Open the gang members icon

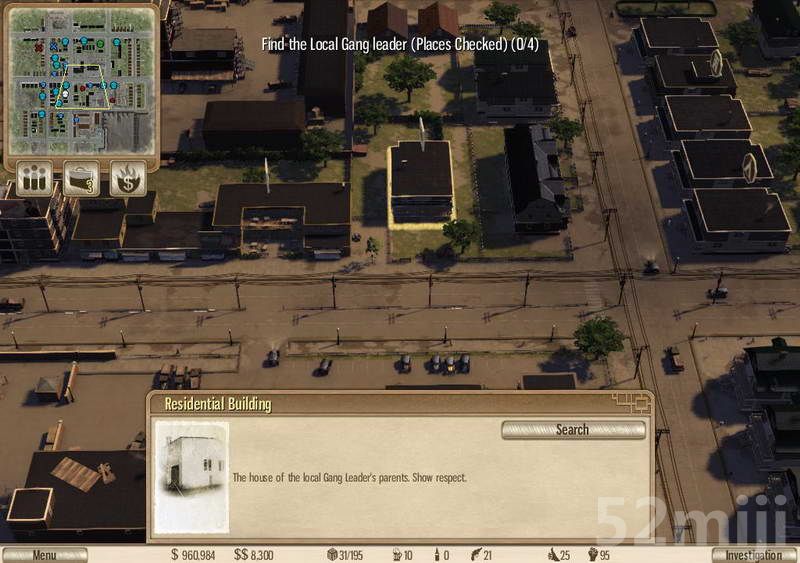(34, 178)
